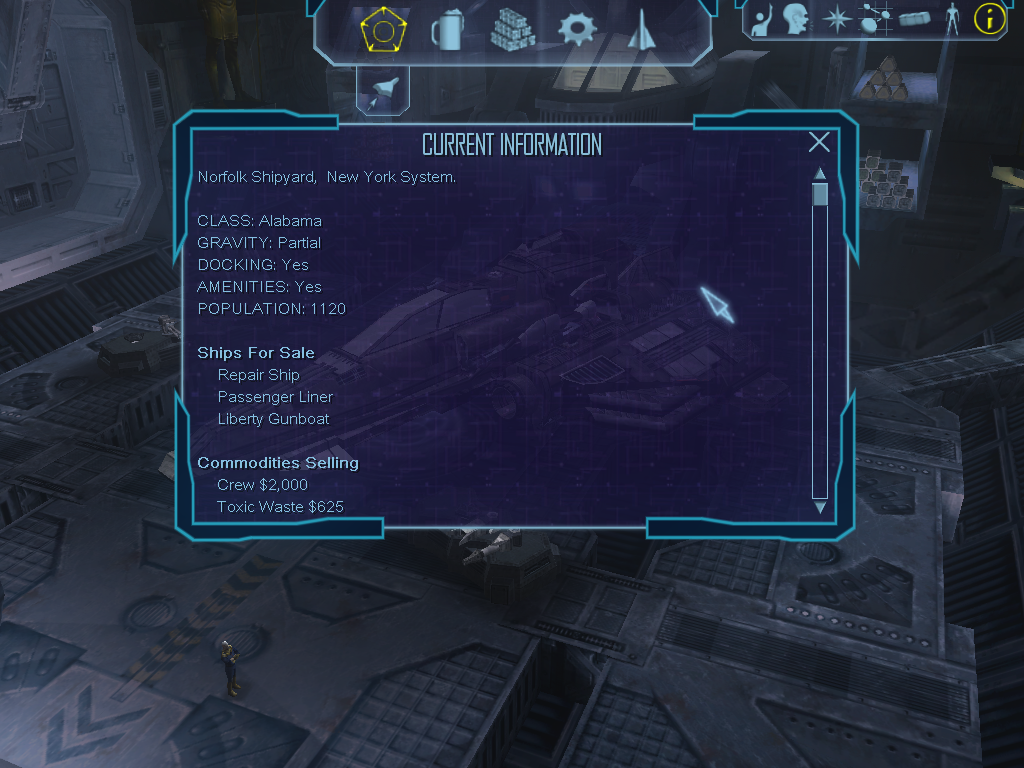The image size is (1024, 768).
Task: Open the inventory cargo bar icon
Action: coord(915,18)
